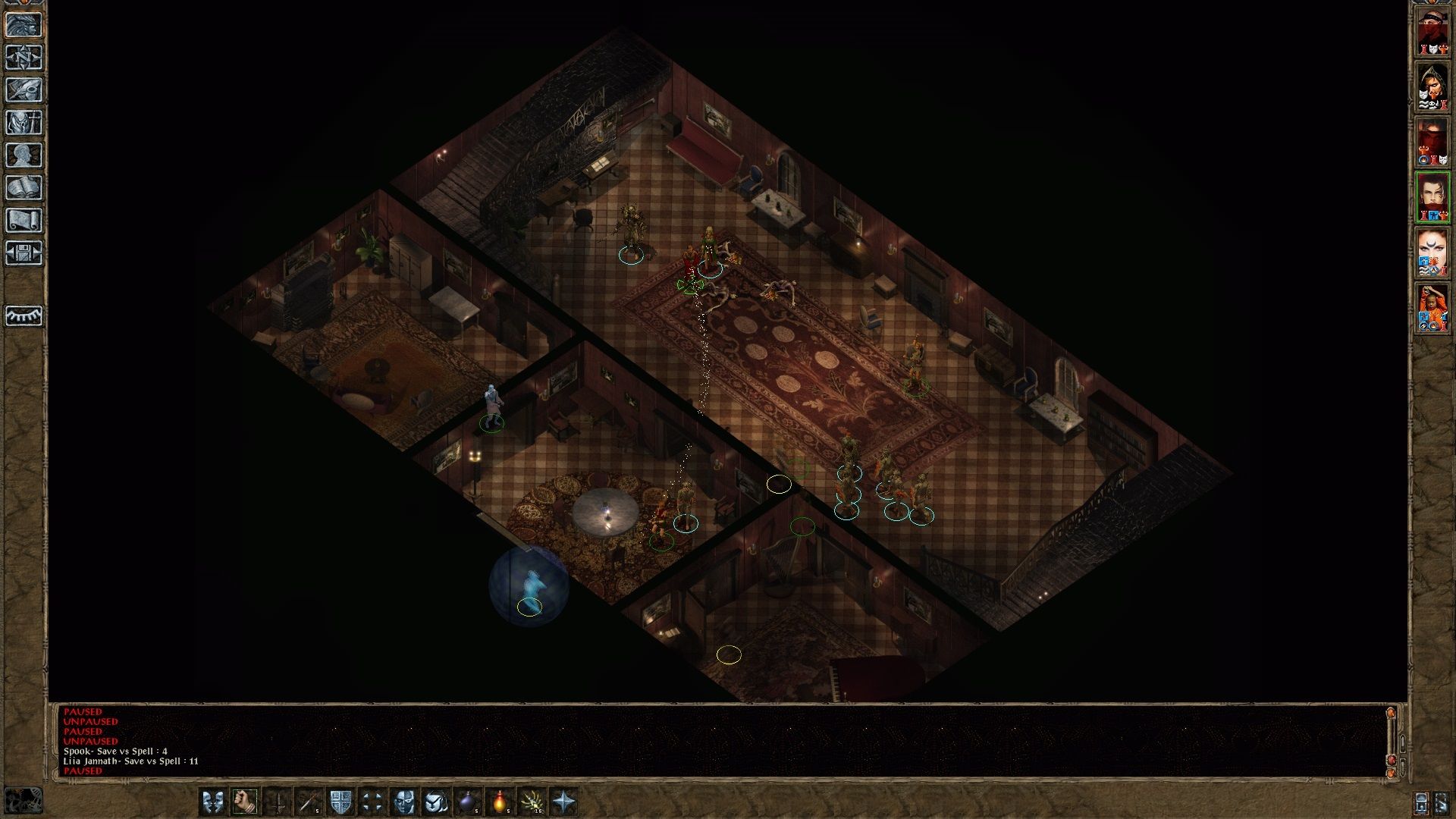1456x819 pixels.
Task: Use the fire flask quick item
Action: point(501,800)
